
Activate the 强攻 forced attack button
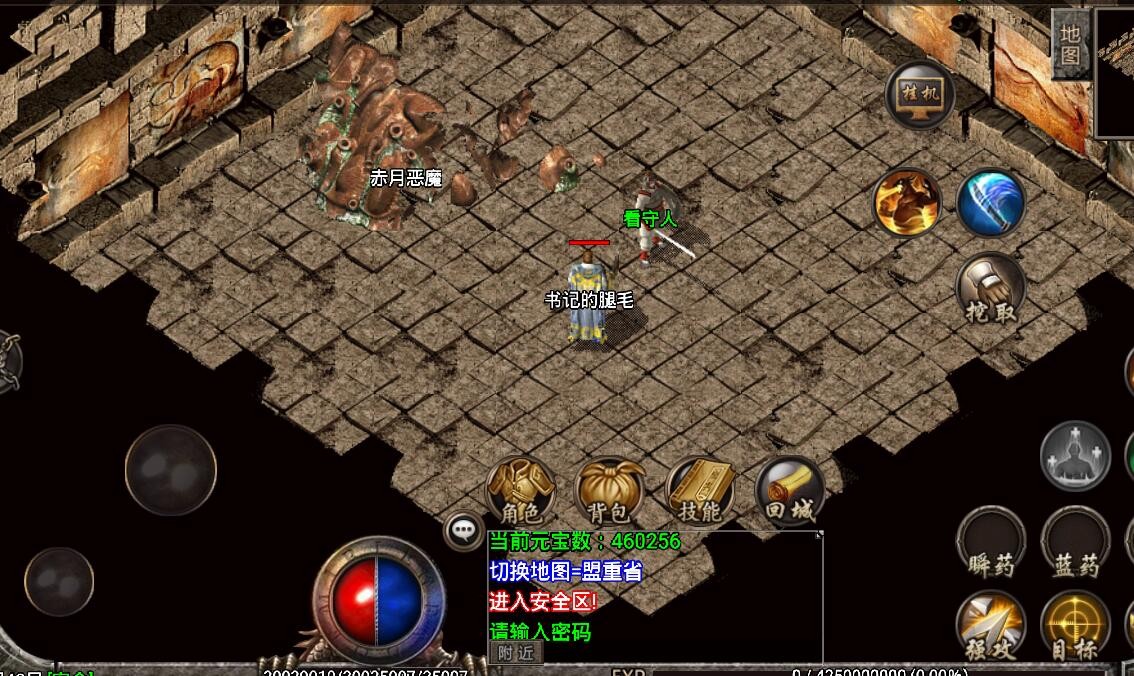click(991, 627)
